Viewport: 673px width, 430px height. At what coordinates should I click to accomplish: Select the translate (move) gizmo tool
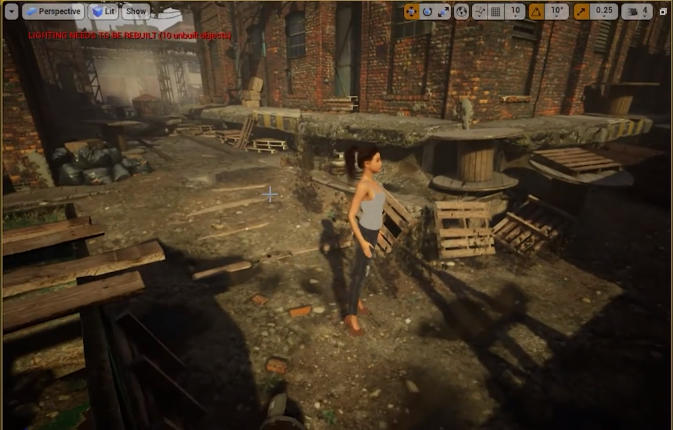[412, 12]
